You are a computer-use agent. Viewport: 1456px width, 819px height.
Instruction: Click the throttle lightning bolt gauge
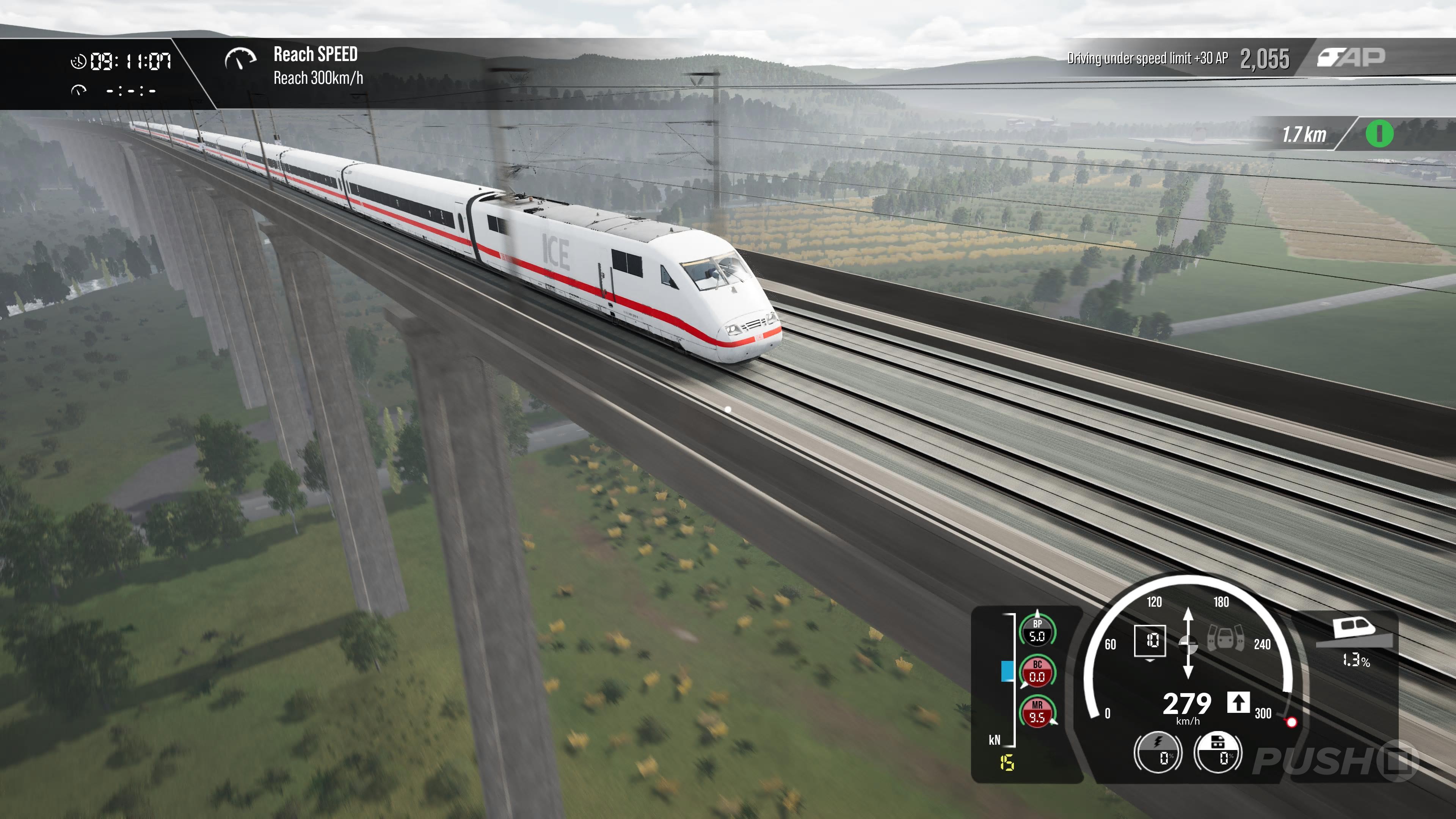point(1158,752)
